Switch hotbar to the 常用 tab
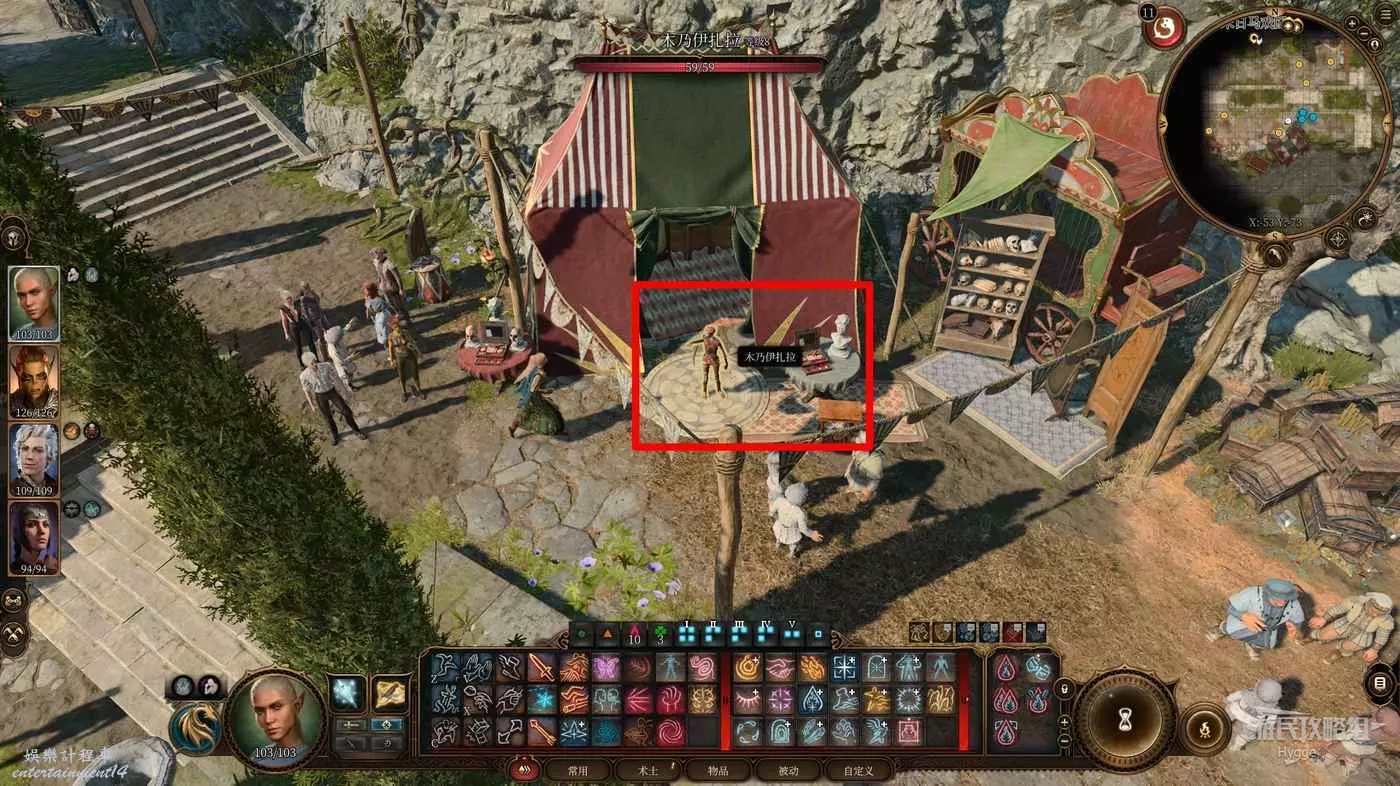This screenshot has width=1400, height=786. [578, 771]
